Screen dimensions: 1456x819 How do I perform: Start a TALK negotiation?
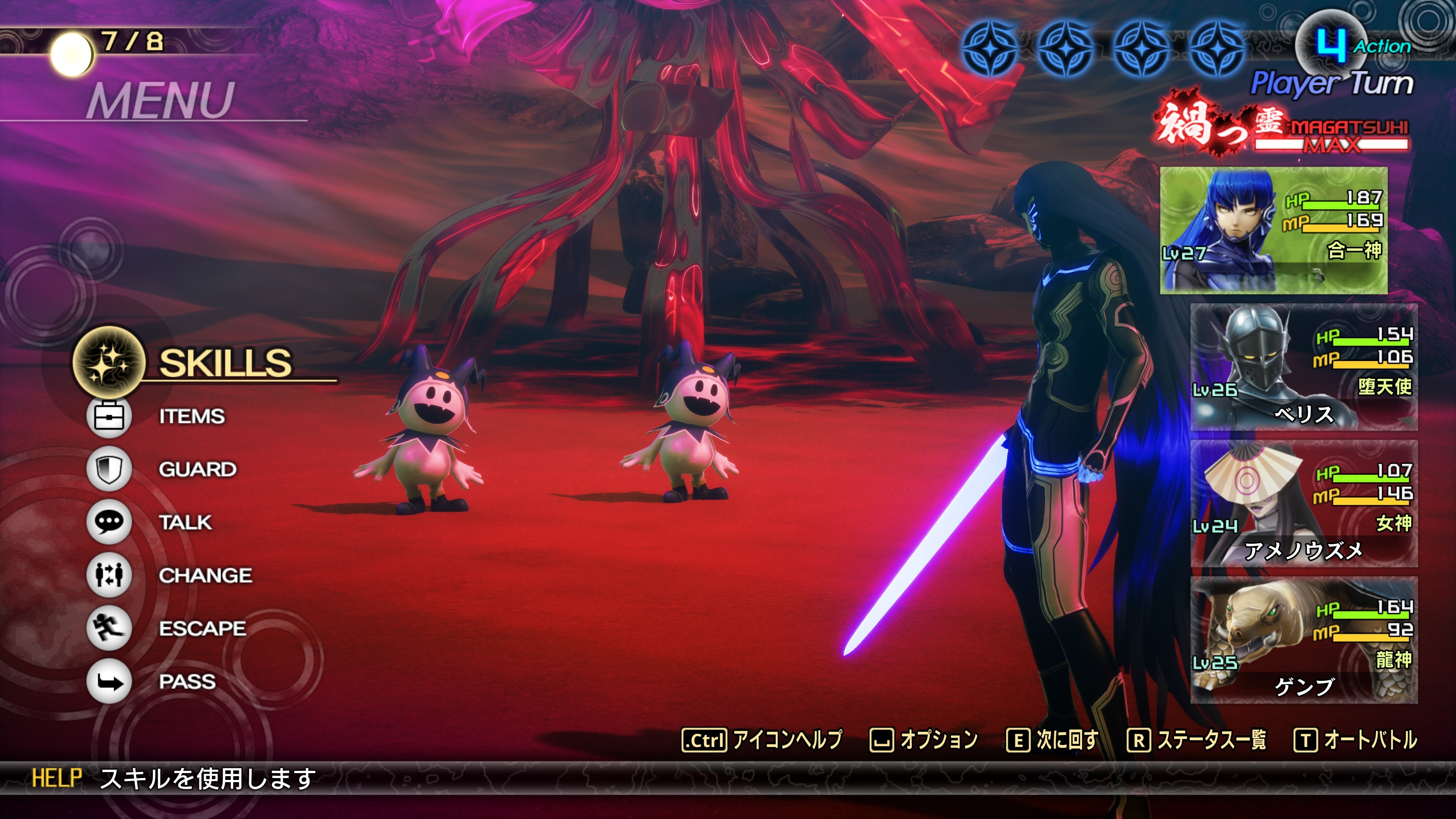coord(185,522)
